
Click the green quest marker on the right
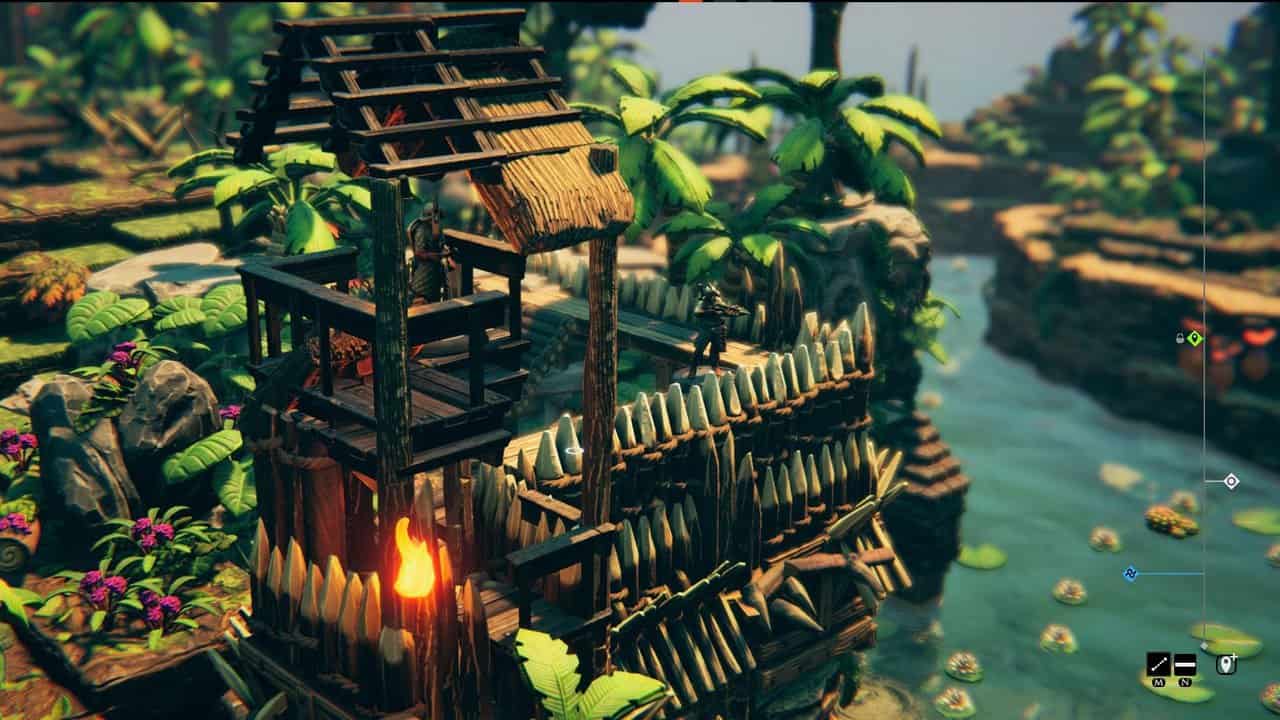coord(1196,338)
